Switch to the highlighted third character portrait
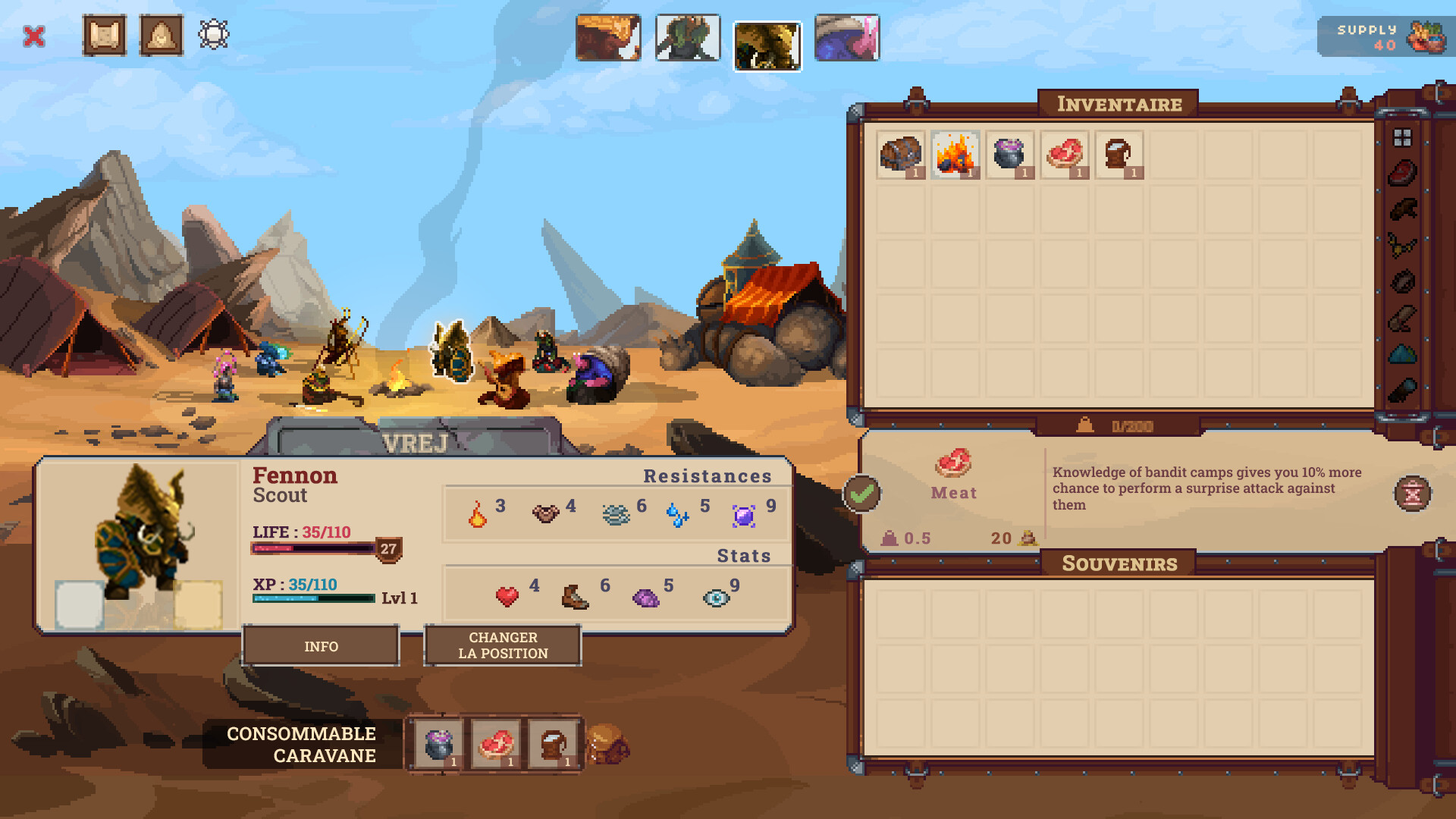The height and width of the screenshot is (819, 1456). [767, 44]
